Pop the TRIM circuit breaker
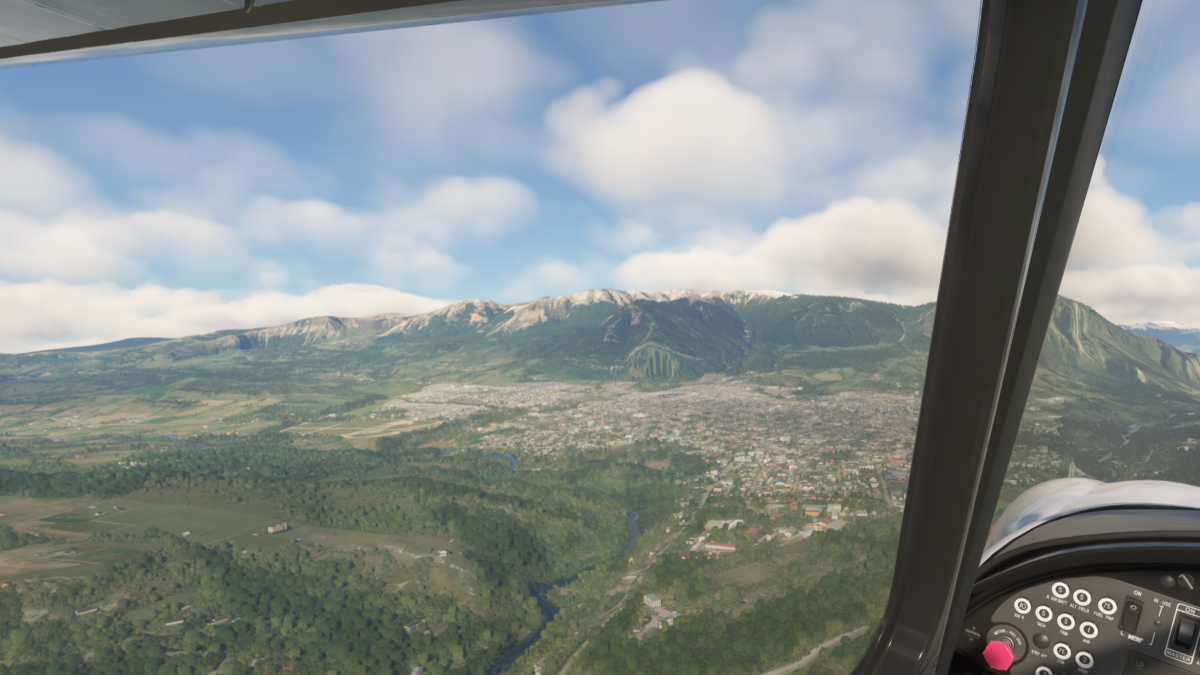 coord(1066,622)
